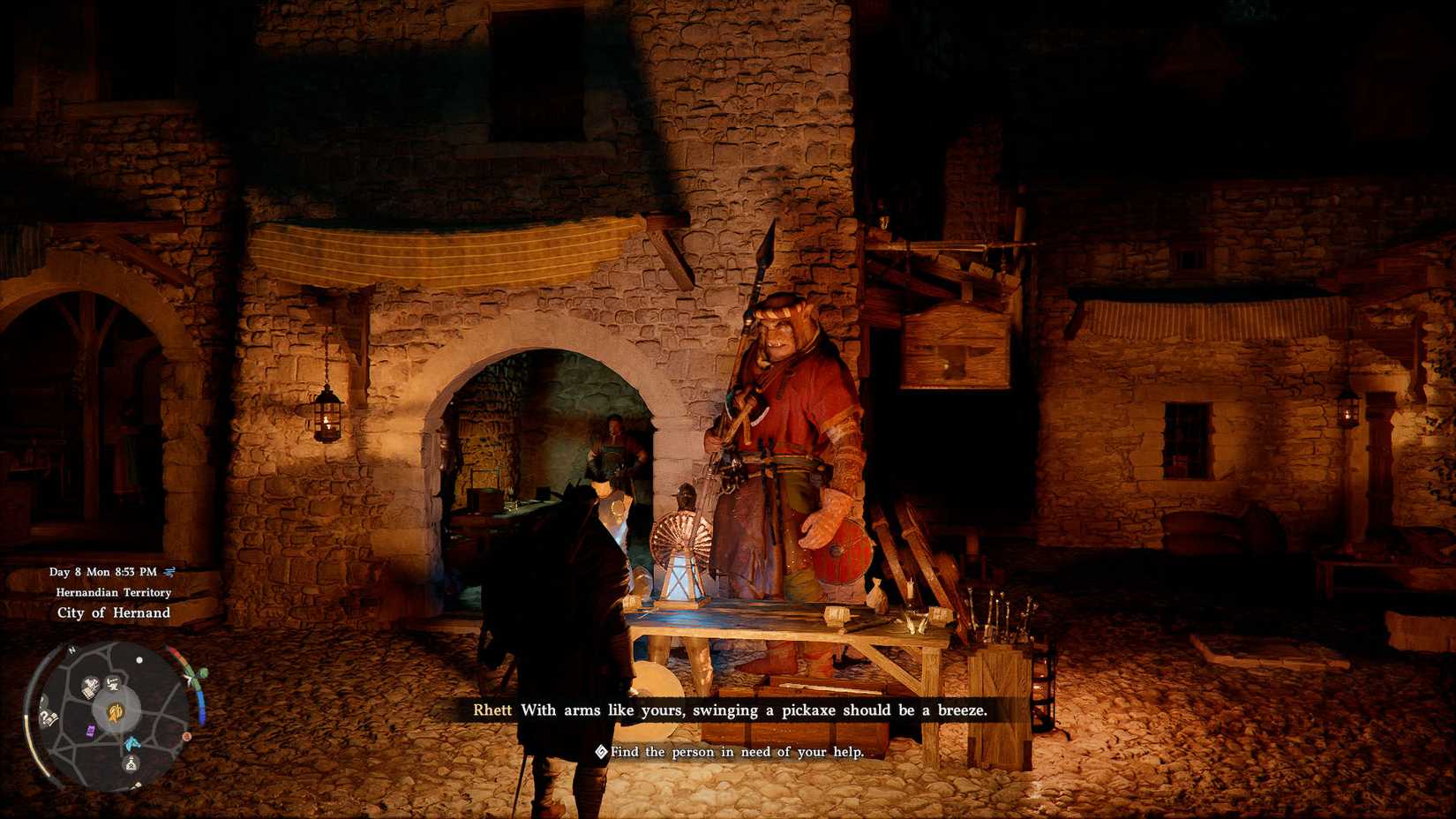Click the wind indicator beside the clock
The image size is (1456, 819).
[x=170, y=573]
